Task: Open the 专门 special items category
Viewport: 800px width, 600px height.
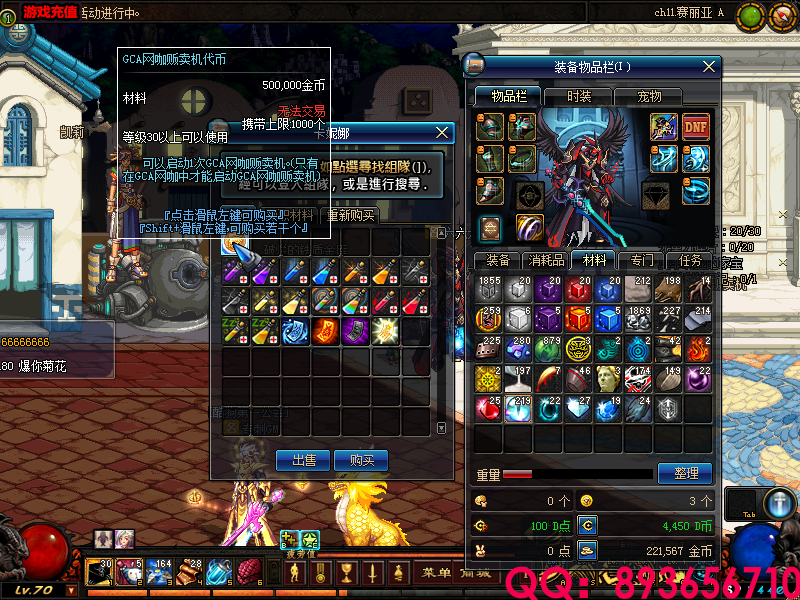Action: coord(642,260)
